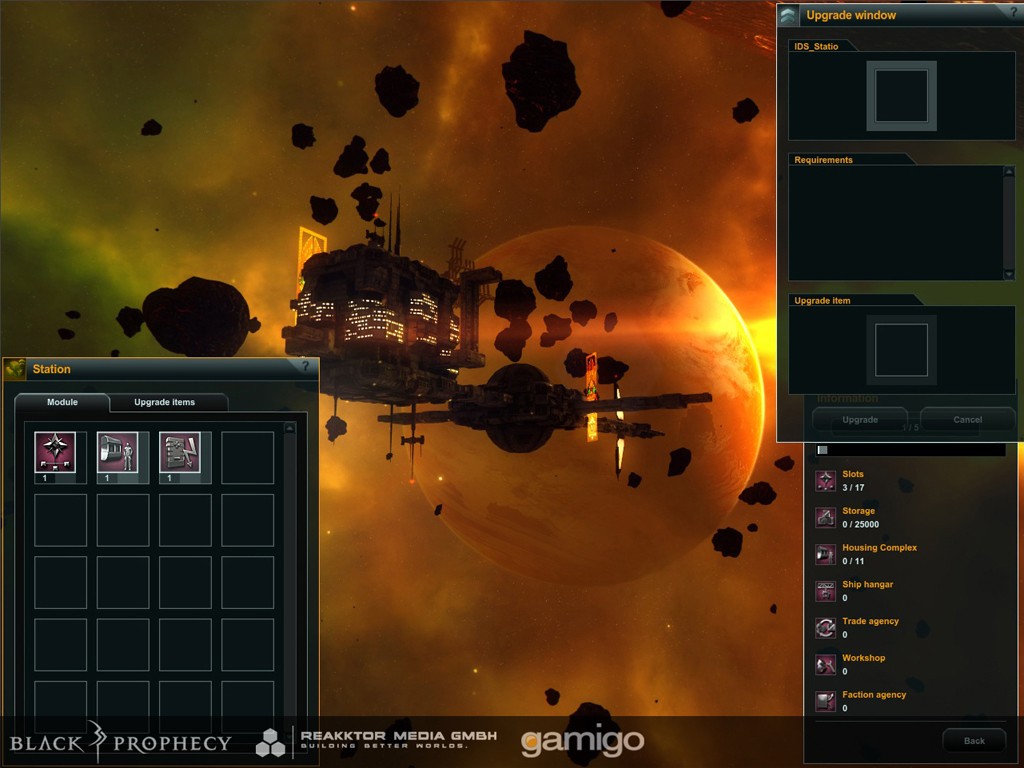The image size is (1024, 768).
Task: Select the Housing Complex icon
Action: click(826, 554)
